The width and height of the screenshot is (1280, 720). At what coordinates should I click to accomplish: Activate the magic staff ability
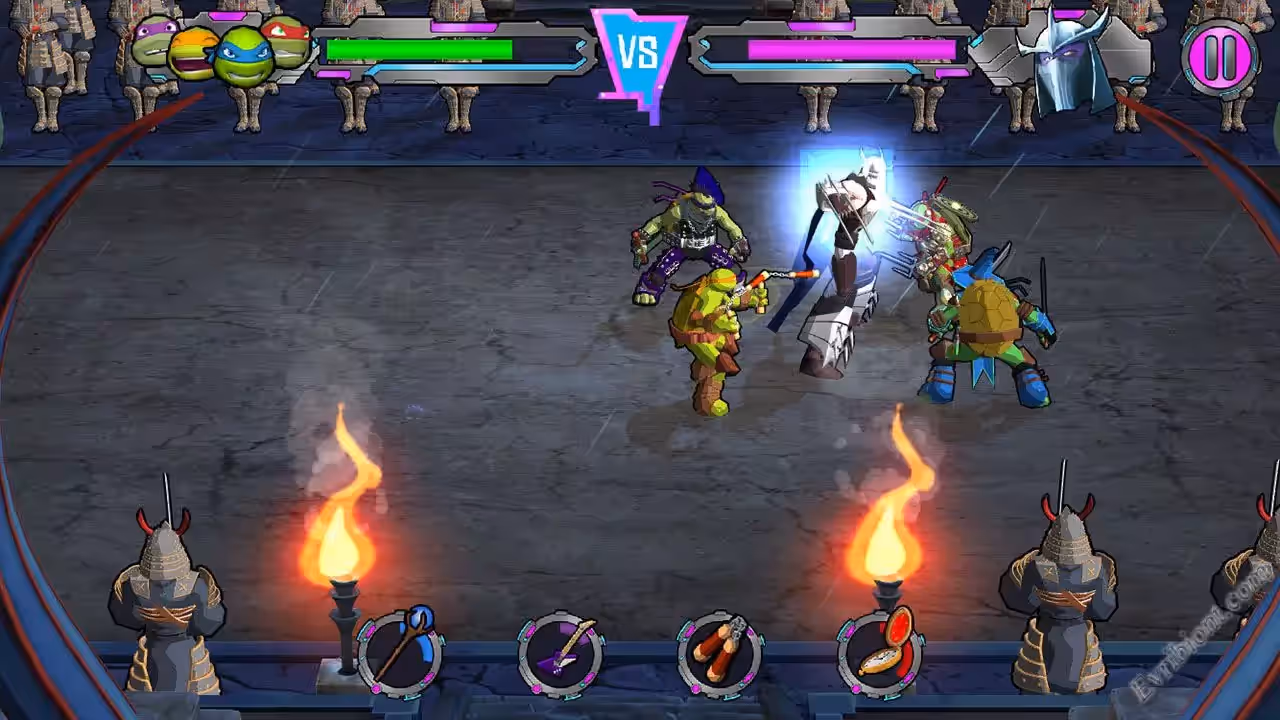click(x=400, y=653)
